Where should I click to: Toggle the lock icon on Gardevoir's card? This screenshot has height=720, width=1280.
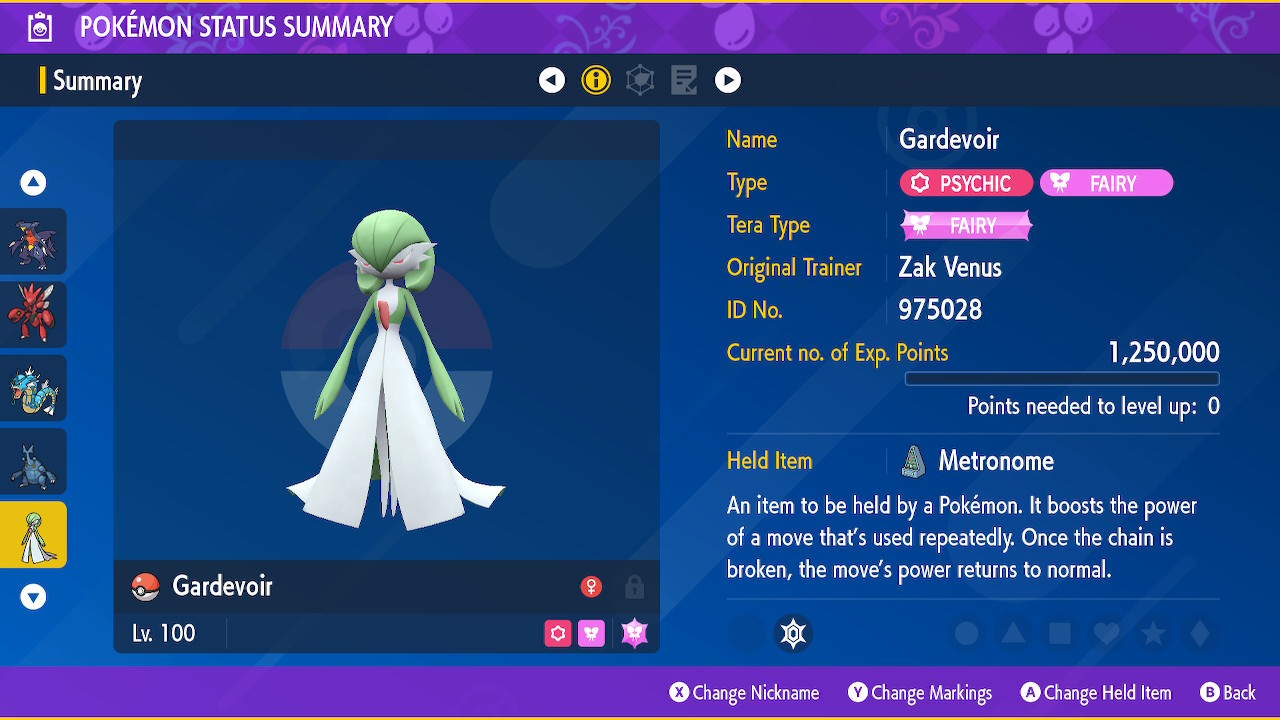[x=635, y=587]
